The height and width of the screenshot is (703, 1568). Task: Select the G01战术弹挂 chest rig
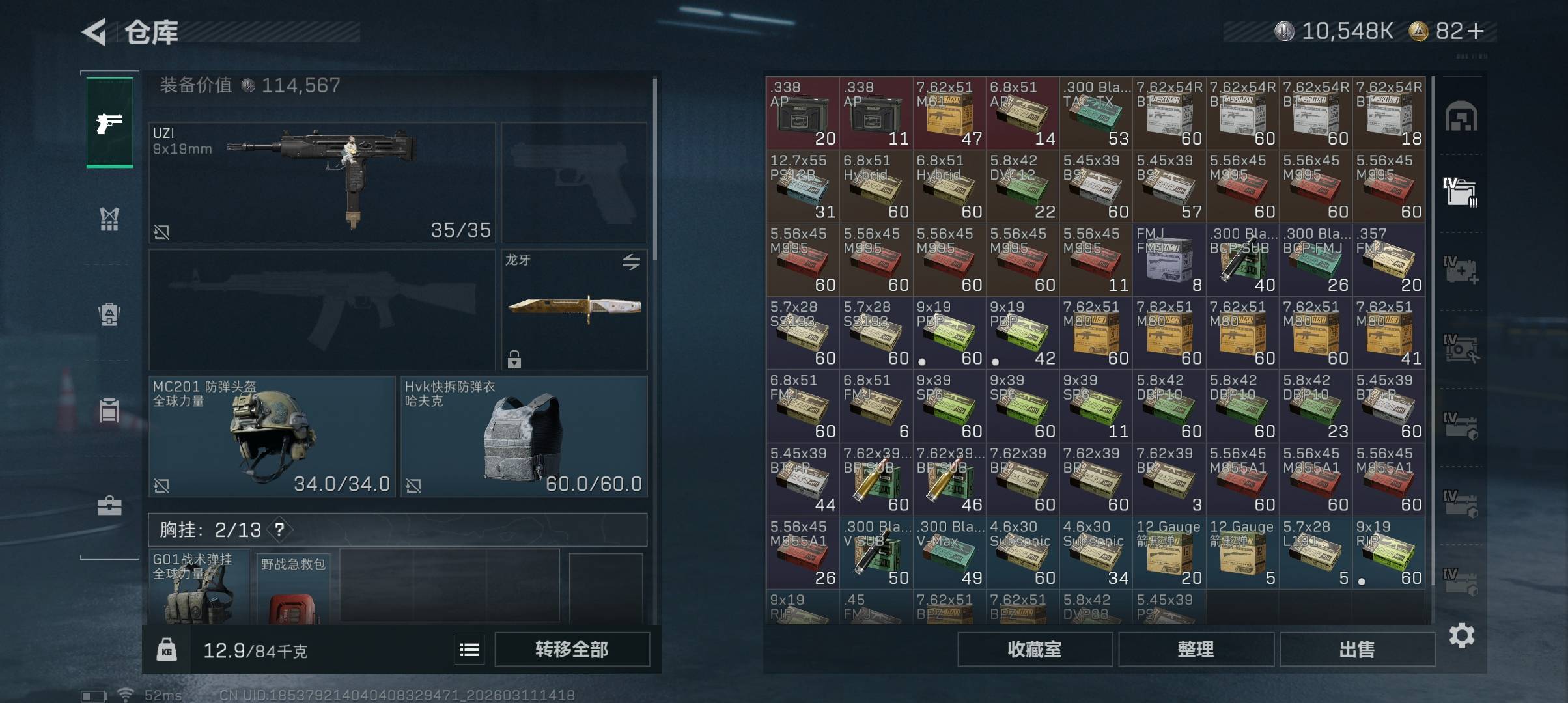(198, 588)
